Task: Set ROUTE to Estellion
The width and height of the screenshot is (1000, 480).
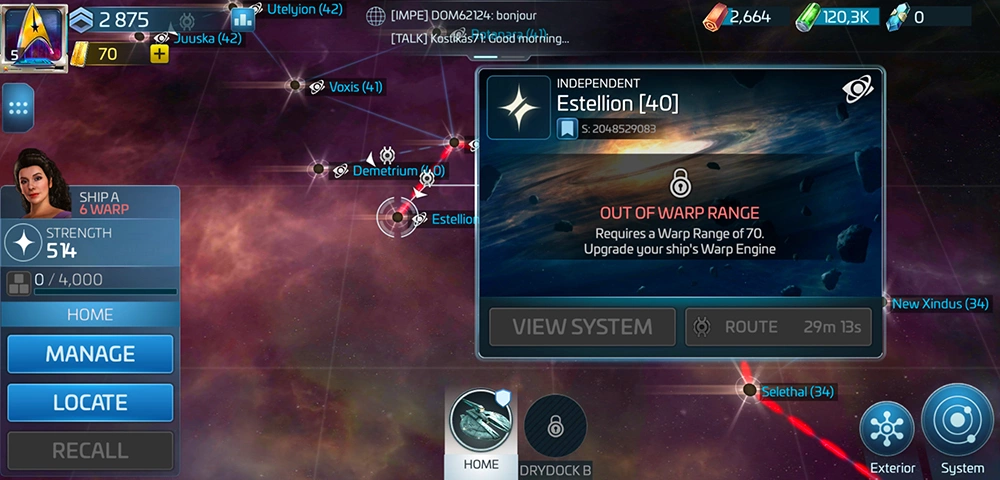Action: pos(777,327)
